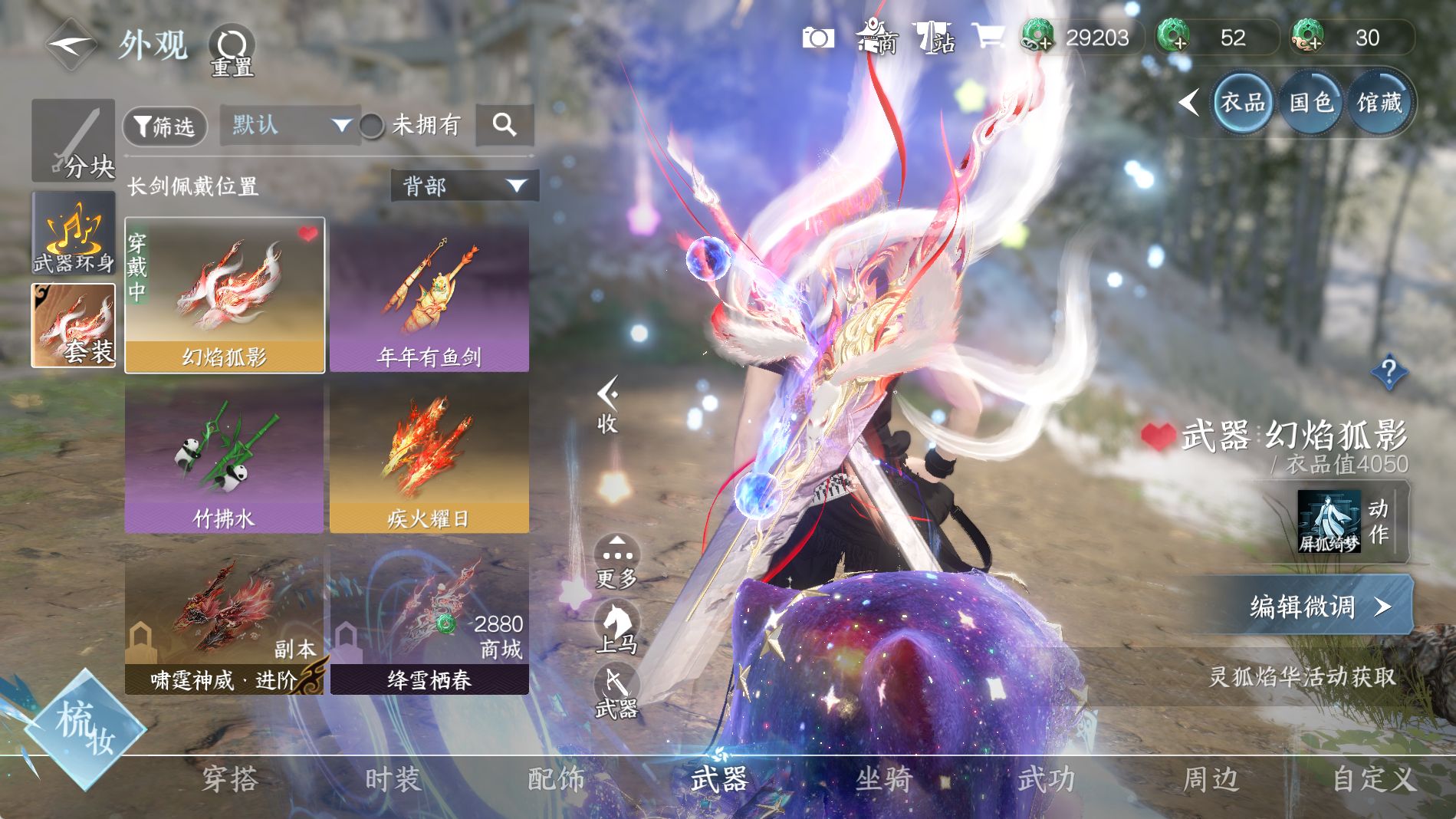Reset appearance with the 重置 button
This screenshot has height=819, width=1456.
pyautogui.click(x=232, y=51)
